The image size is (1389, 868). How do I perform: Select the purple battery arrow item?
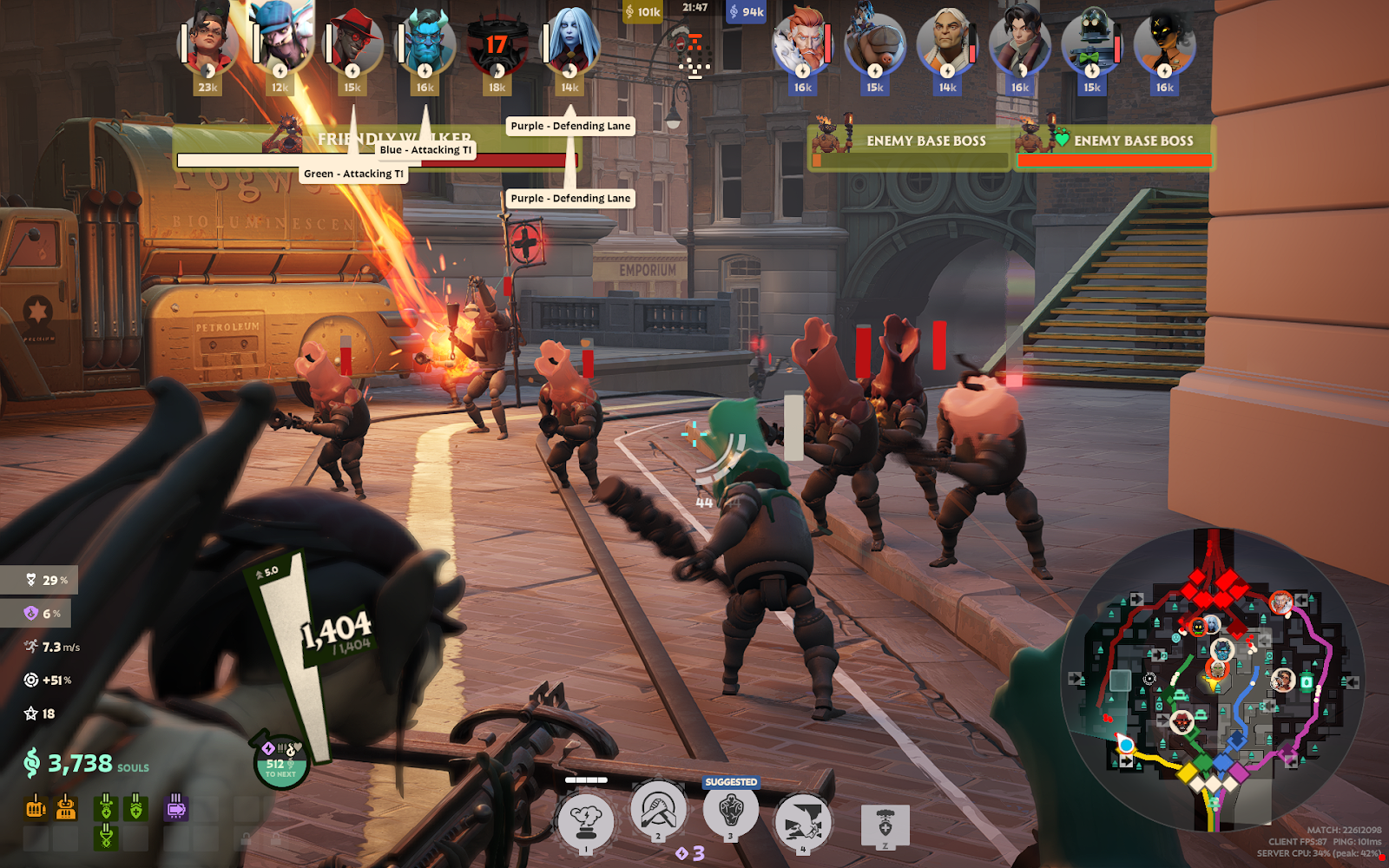(x=175, y=808)
